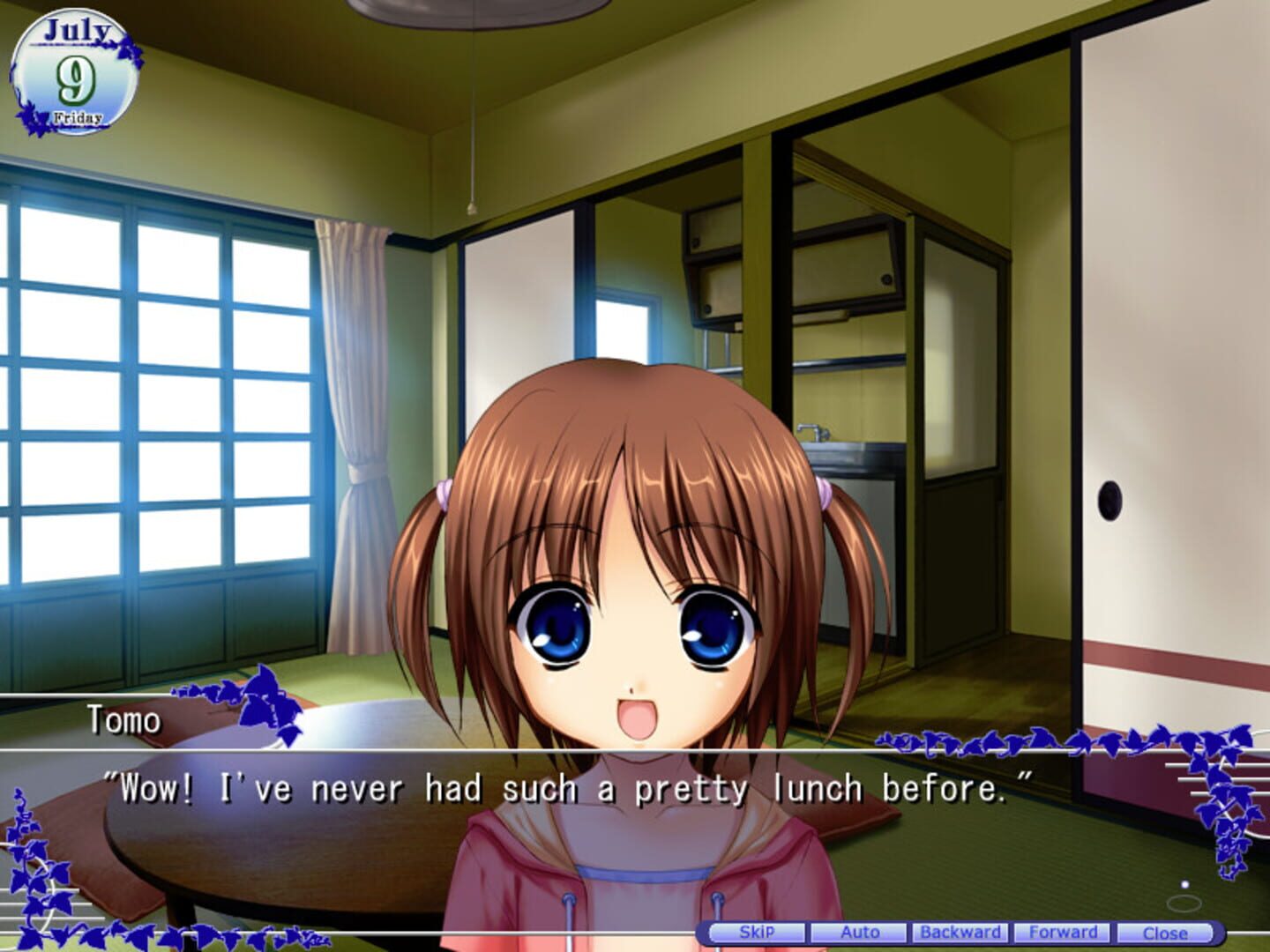Viewport: 1270px width, 952px height.
Task: Enable Auto read mode
Action: click(861, 931)
